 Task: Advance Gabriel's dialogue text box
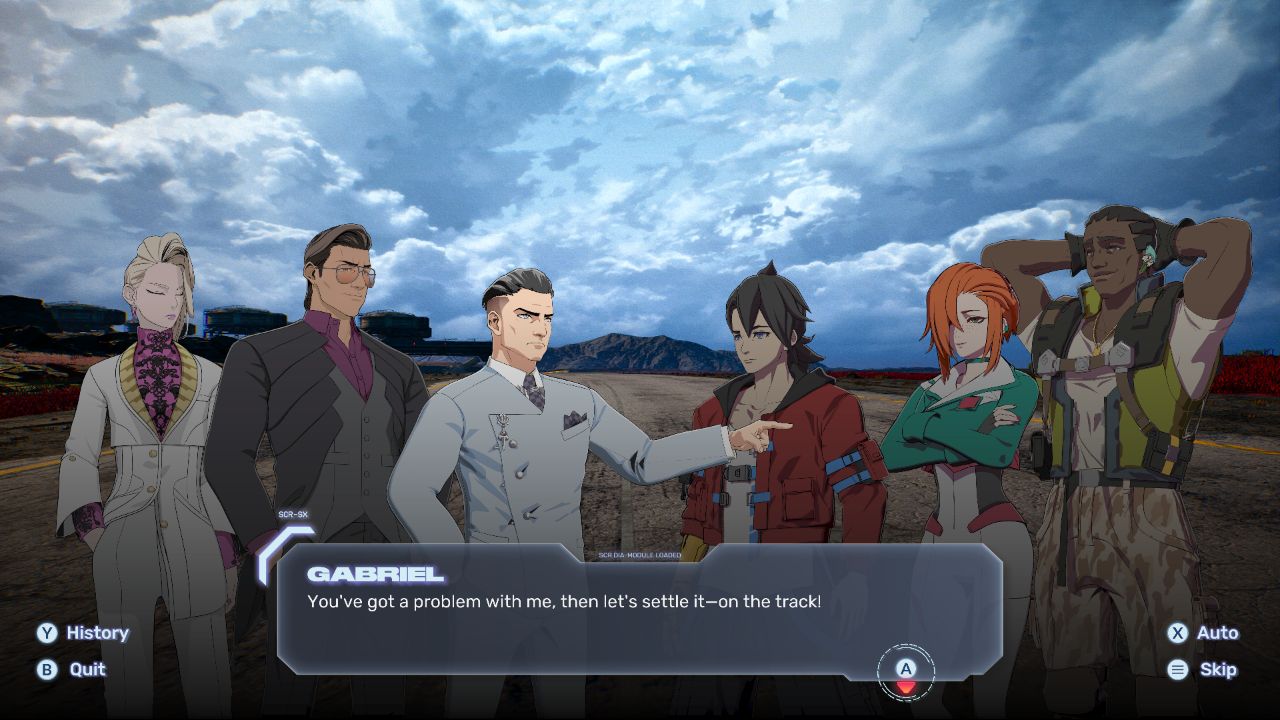pyautogui.click(x=905, y=672)
